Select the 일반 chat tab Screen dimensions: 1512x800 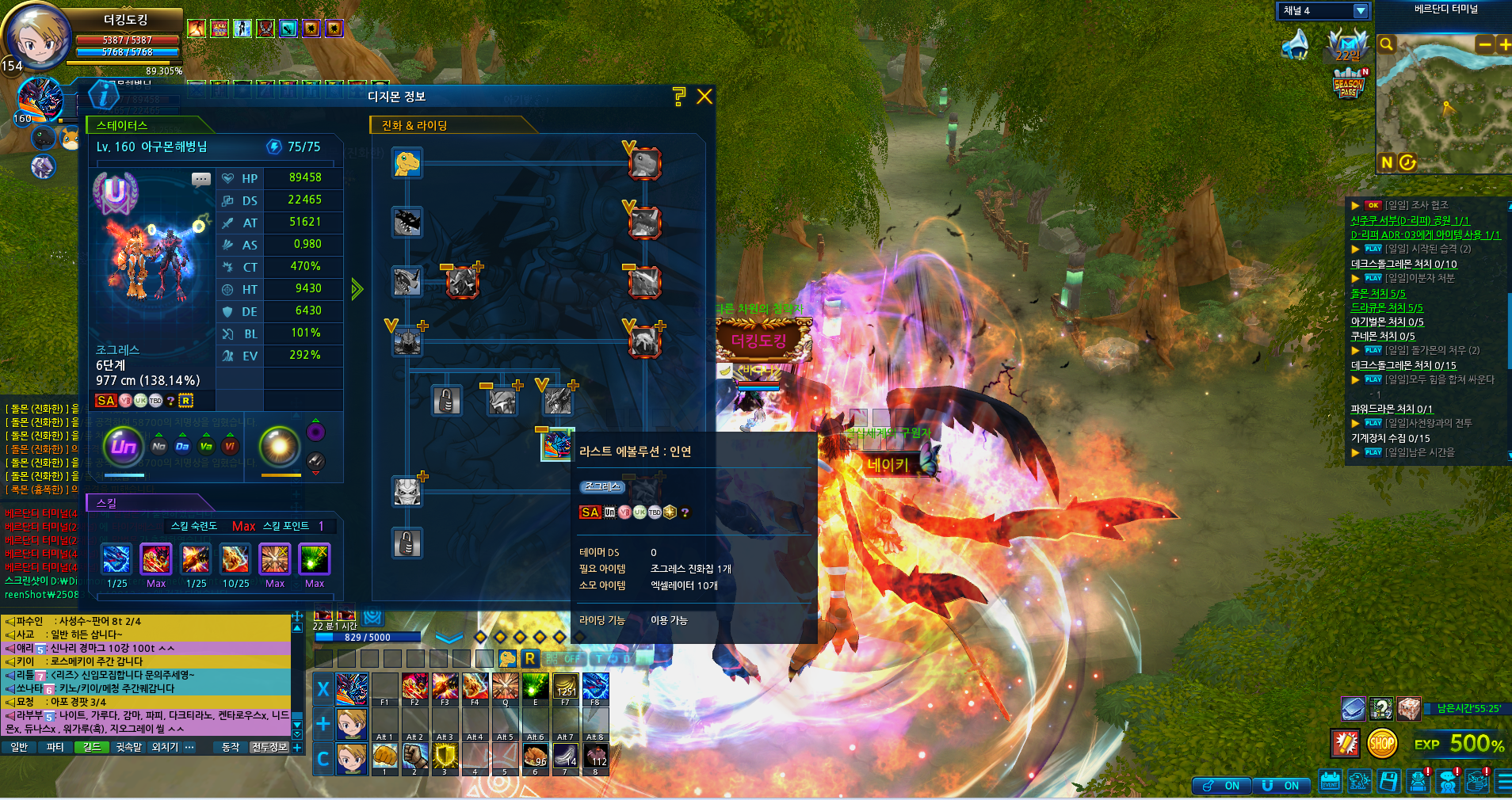[19, 747]
